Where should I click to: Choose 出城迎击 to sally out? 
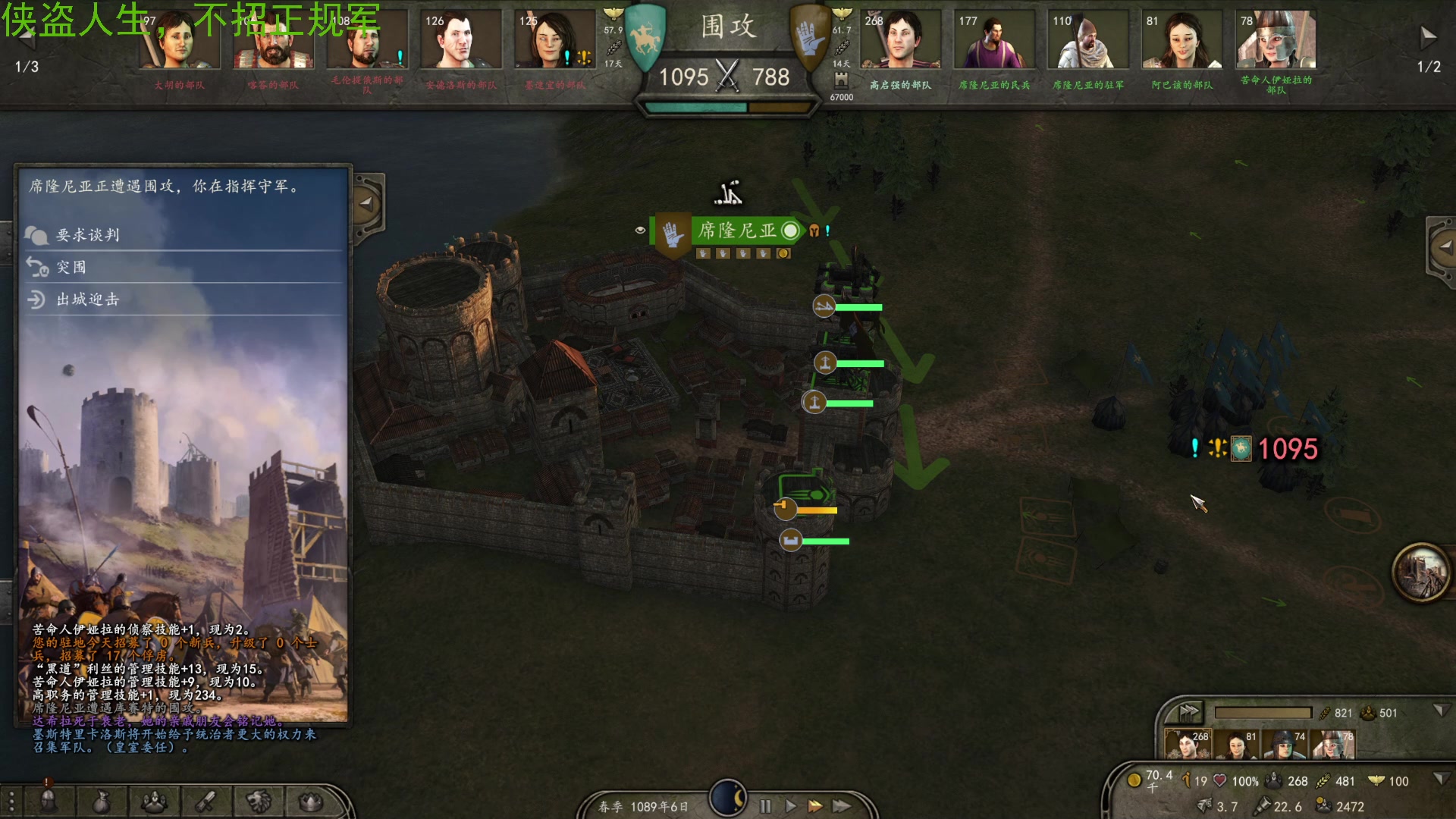[88, 300]
